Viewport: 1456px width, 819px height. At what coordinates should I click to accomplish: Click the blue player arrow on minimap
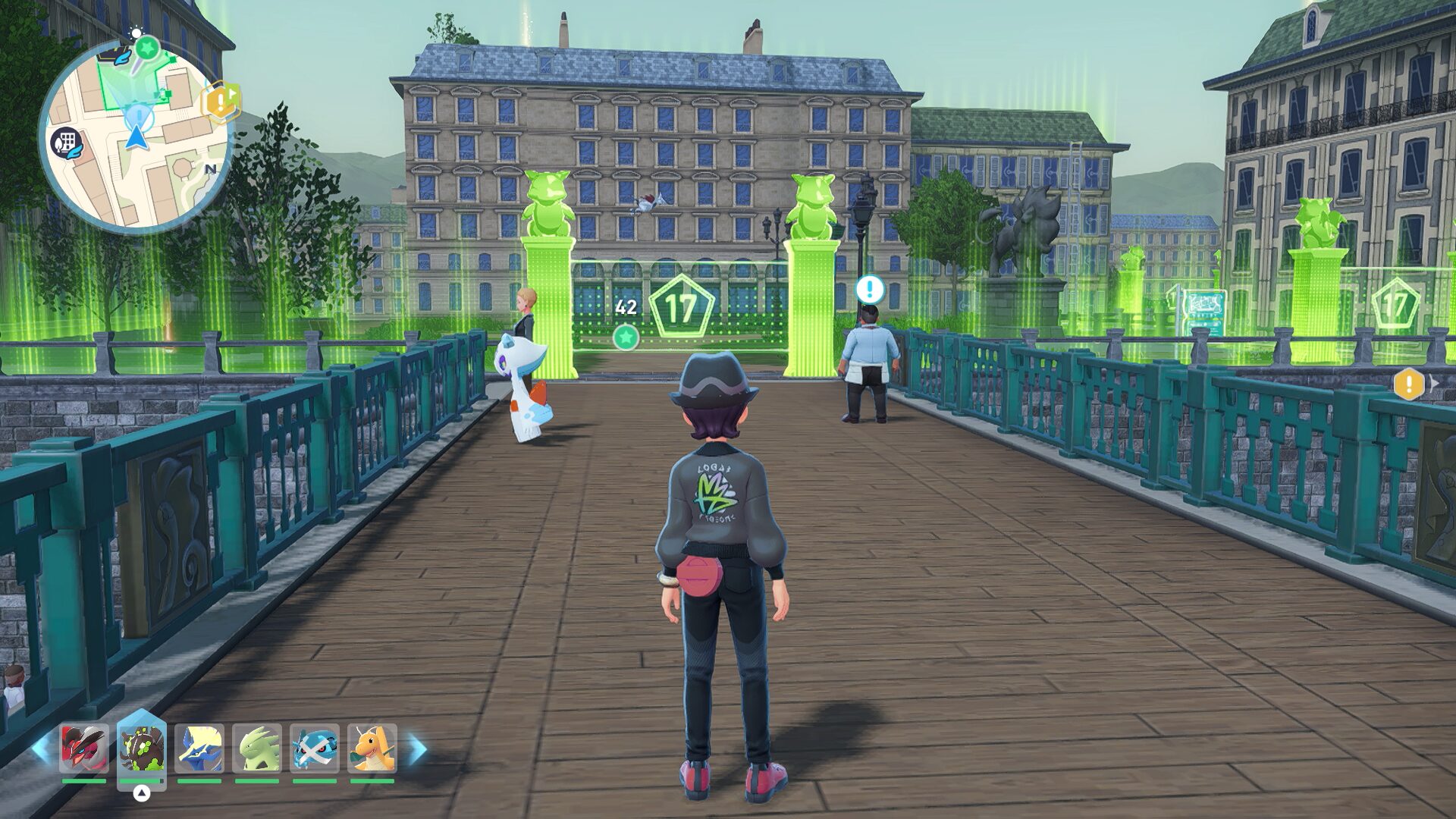pos(136,137)
